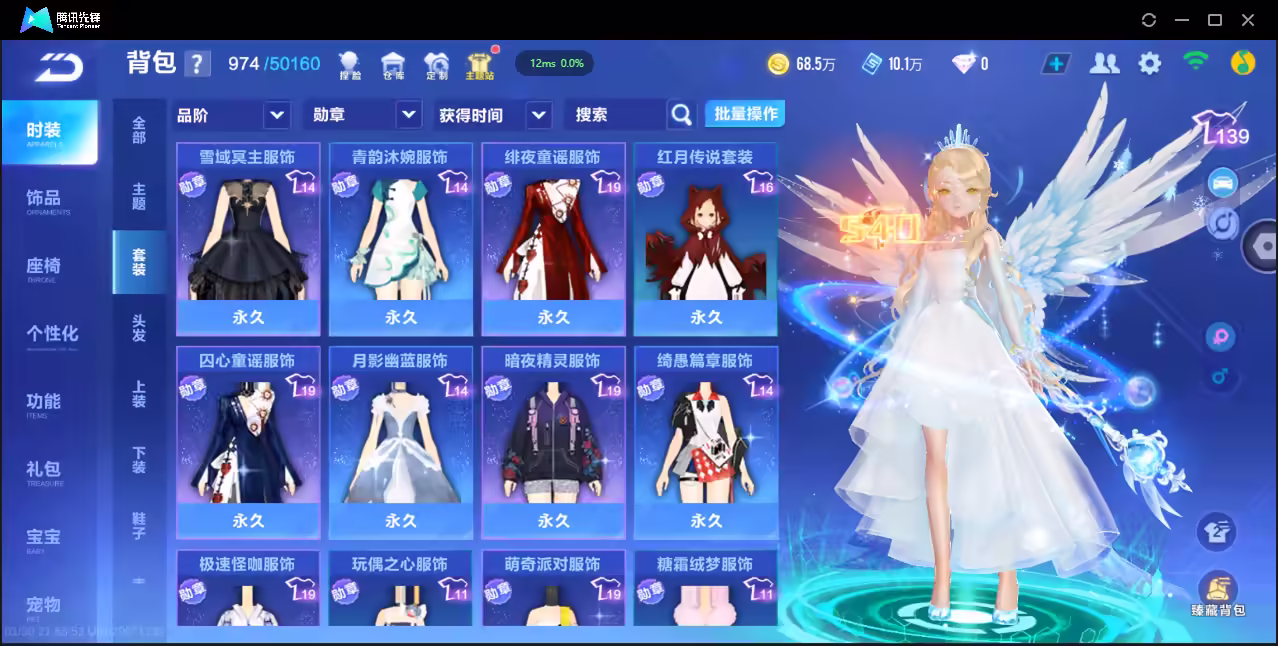
Task: Select the 暗夜精灵服饰 outfit
Action: tap(553, 442)
